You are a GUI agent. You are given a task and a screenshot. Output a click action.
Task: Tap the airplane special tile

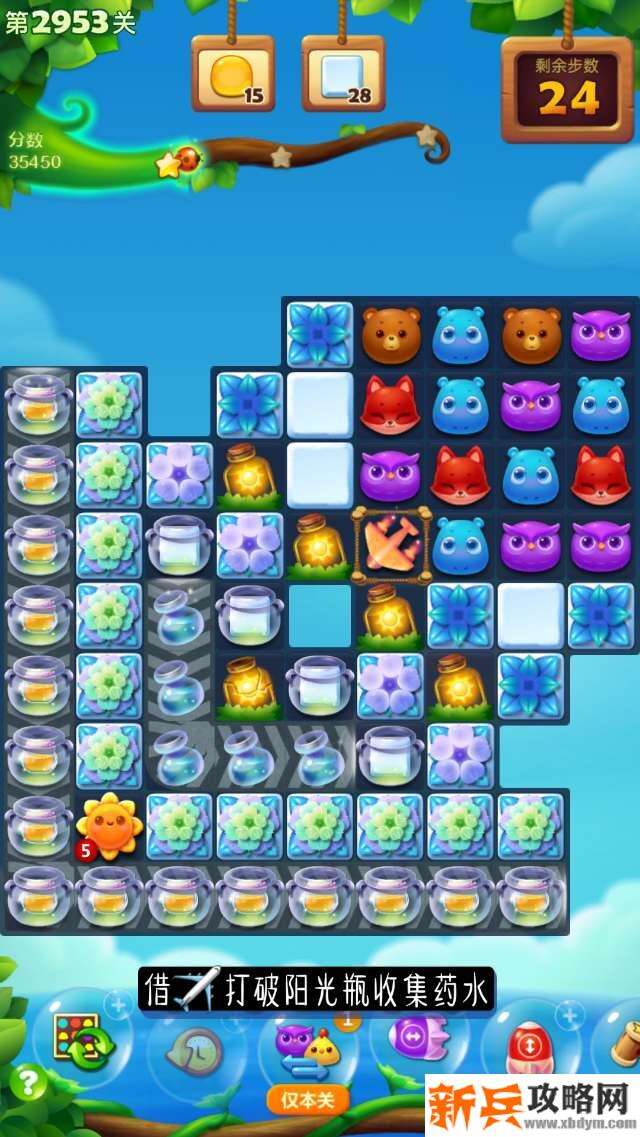[x=392, y=545]
